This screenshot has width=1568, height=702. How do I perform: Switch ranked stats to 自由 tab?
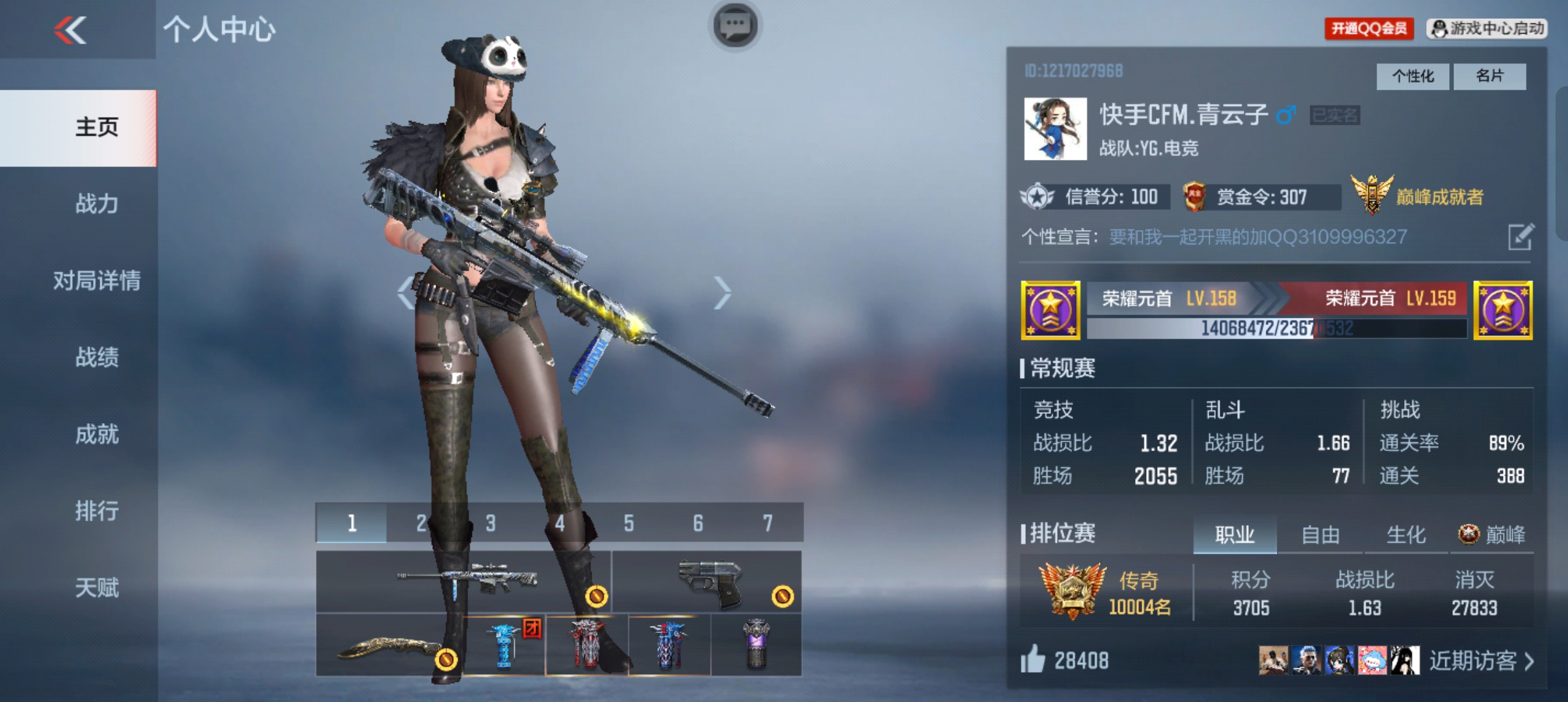[1320, 535]
